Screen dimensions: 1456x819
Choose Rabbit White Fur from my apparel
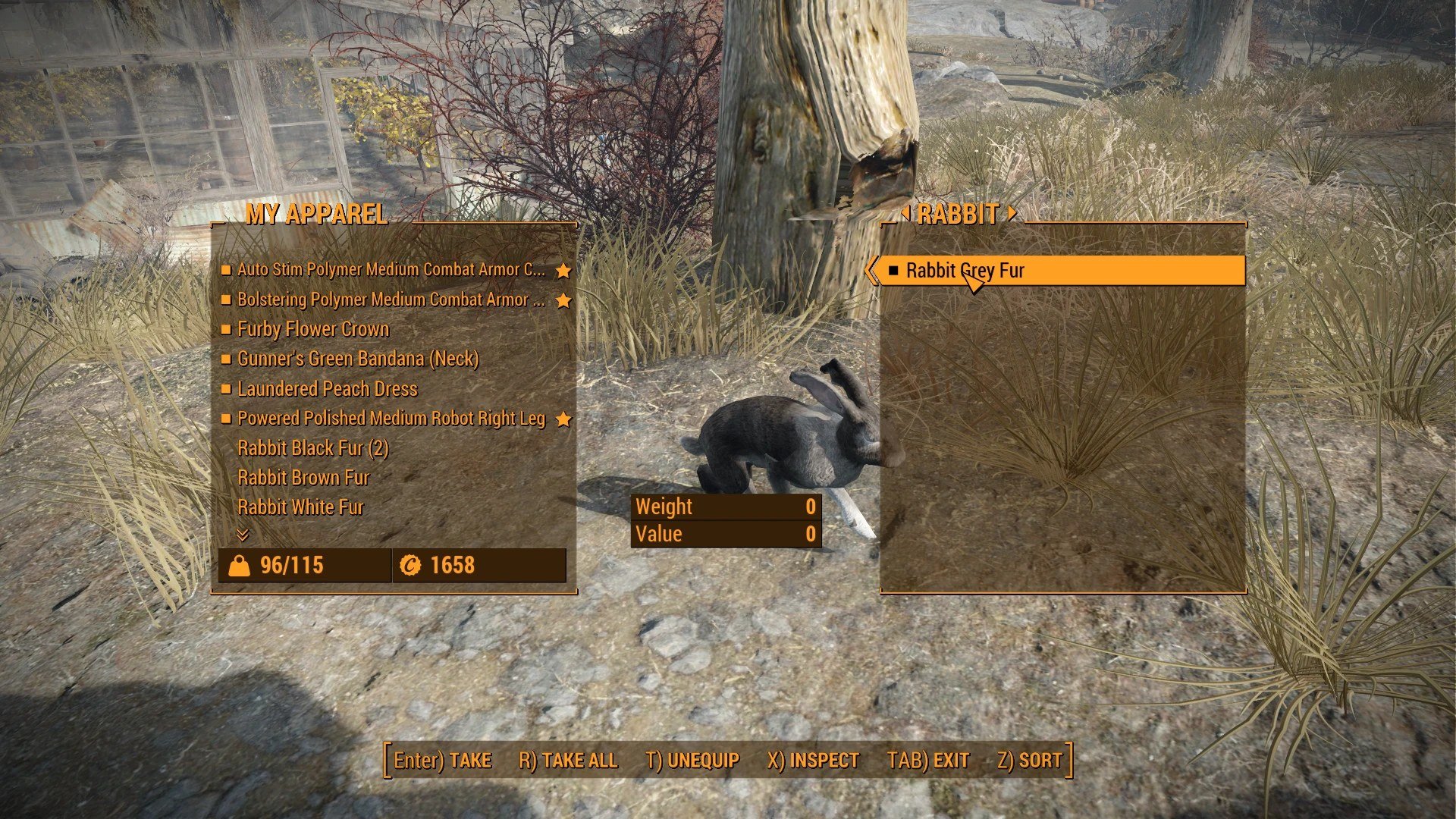pos(300,507)
